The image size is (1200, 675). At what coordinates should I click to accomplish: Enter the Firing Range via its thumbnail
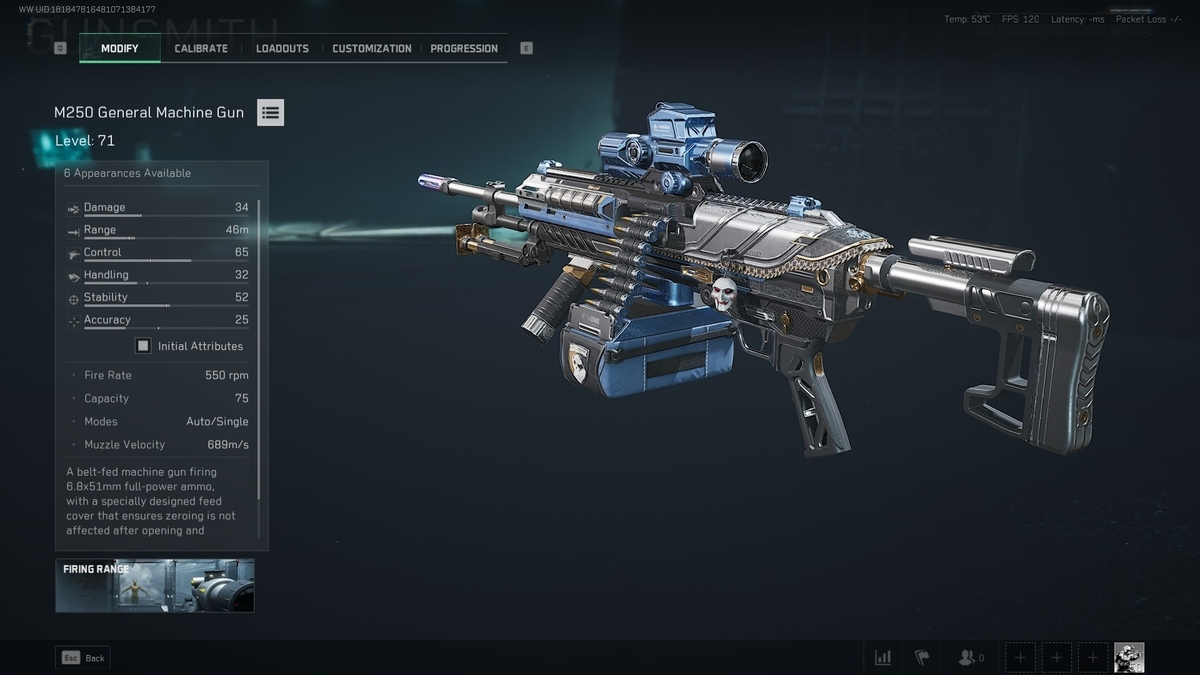click(155, 585)
